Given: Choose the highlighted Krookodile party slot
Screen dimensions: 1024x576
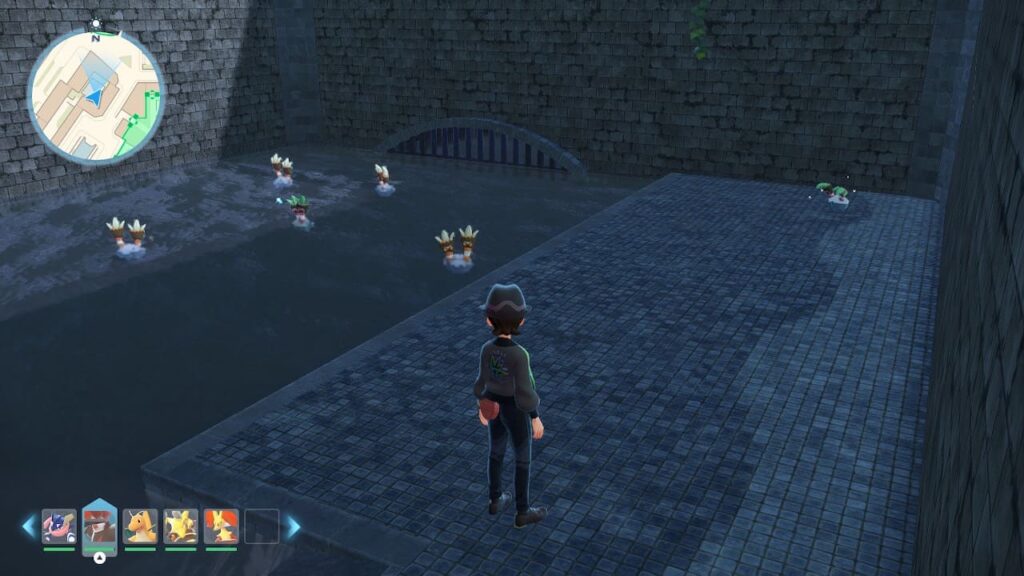Looking at the screenshot, I should tap(99, 524).
